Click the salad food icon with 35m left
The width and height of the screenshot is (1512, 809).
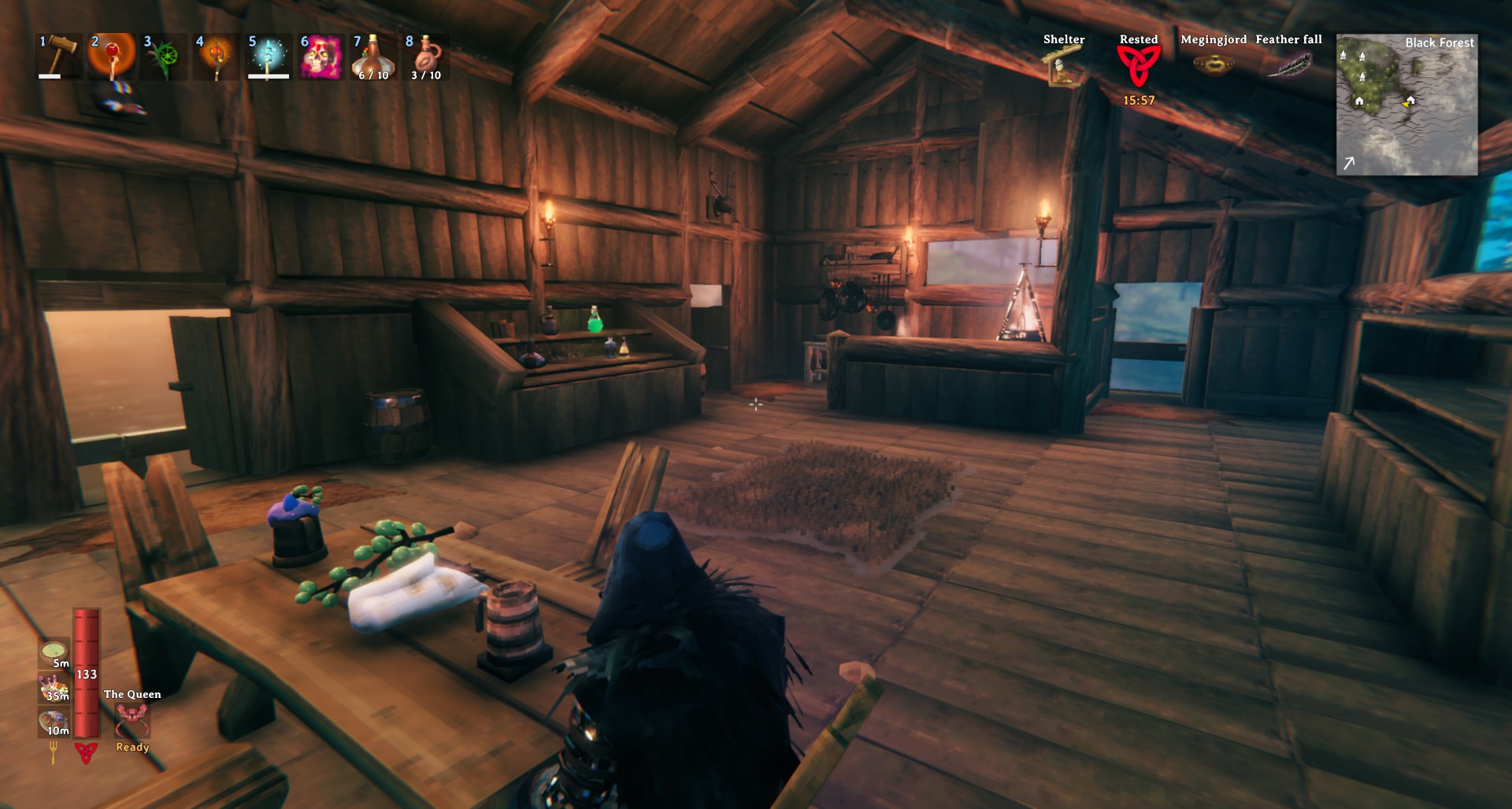(x=54, y=686)
